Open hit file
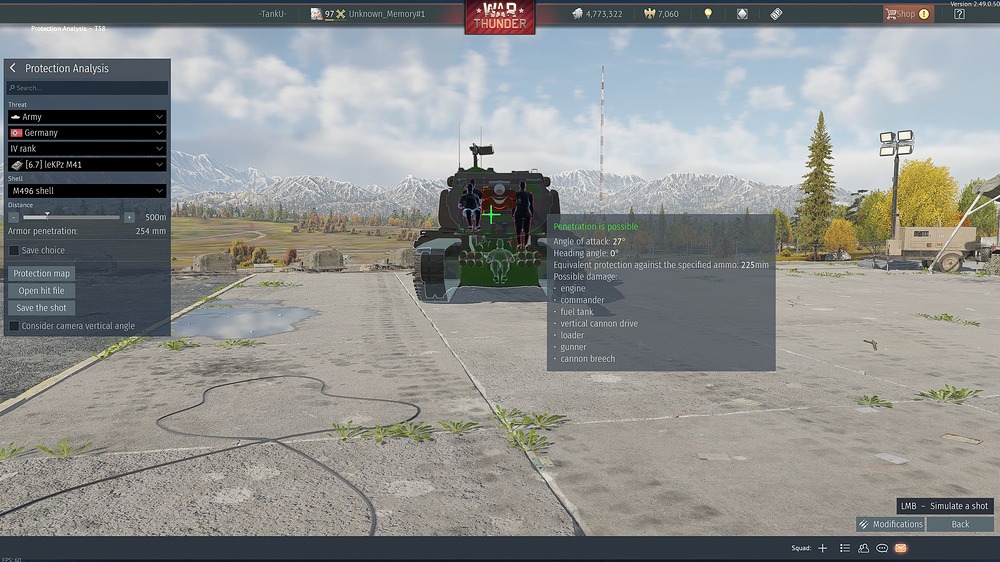The width and height of the screenshot is (1000, 562). point(42,291)
